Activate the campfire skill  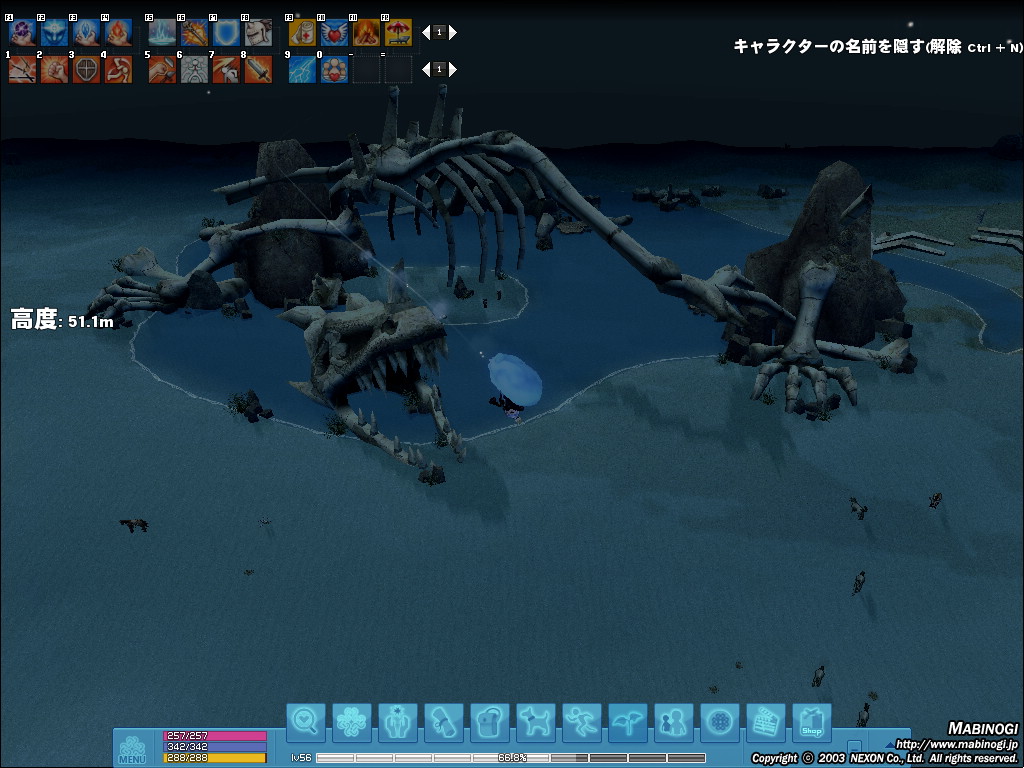[x=366, y=33]
